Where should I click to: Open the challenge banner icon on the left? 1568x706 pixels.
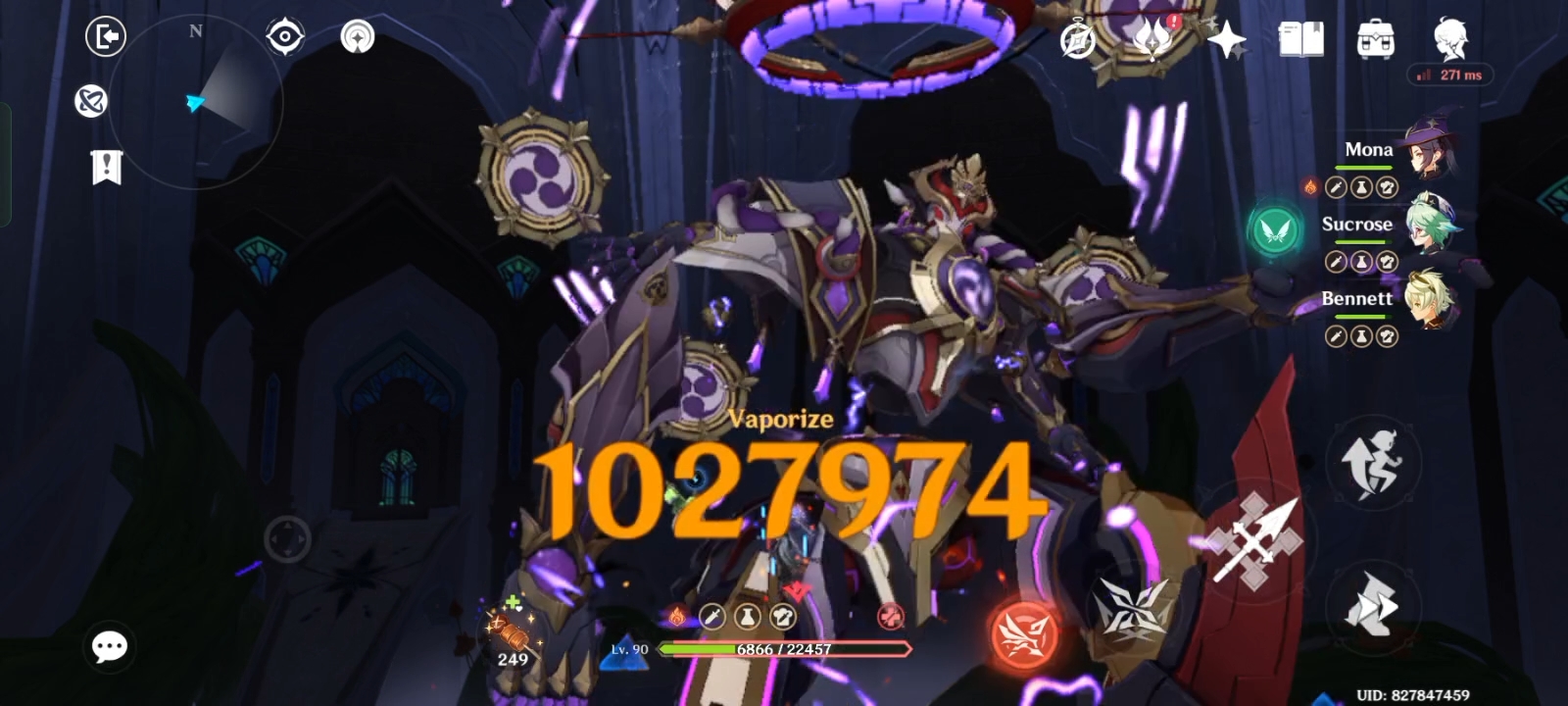point(106,167)
